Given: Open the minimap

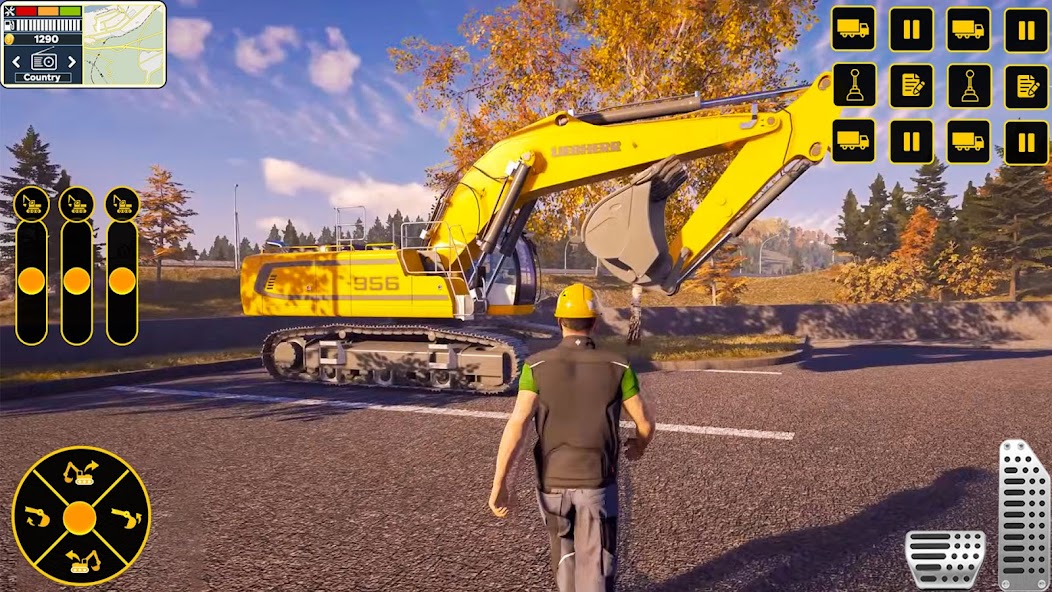Looking at the screenshot, I should tap(124, 44).
